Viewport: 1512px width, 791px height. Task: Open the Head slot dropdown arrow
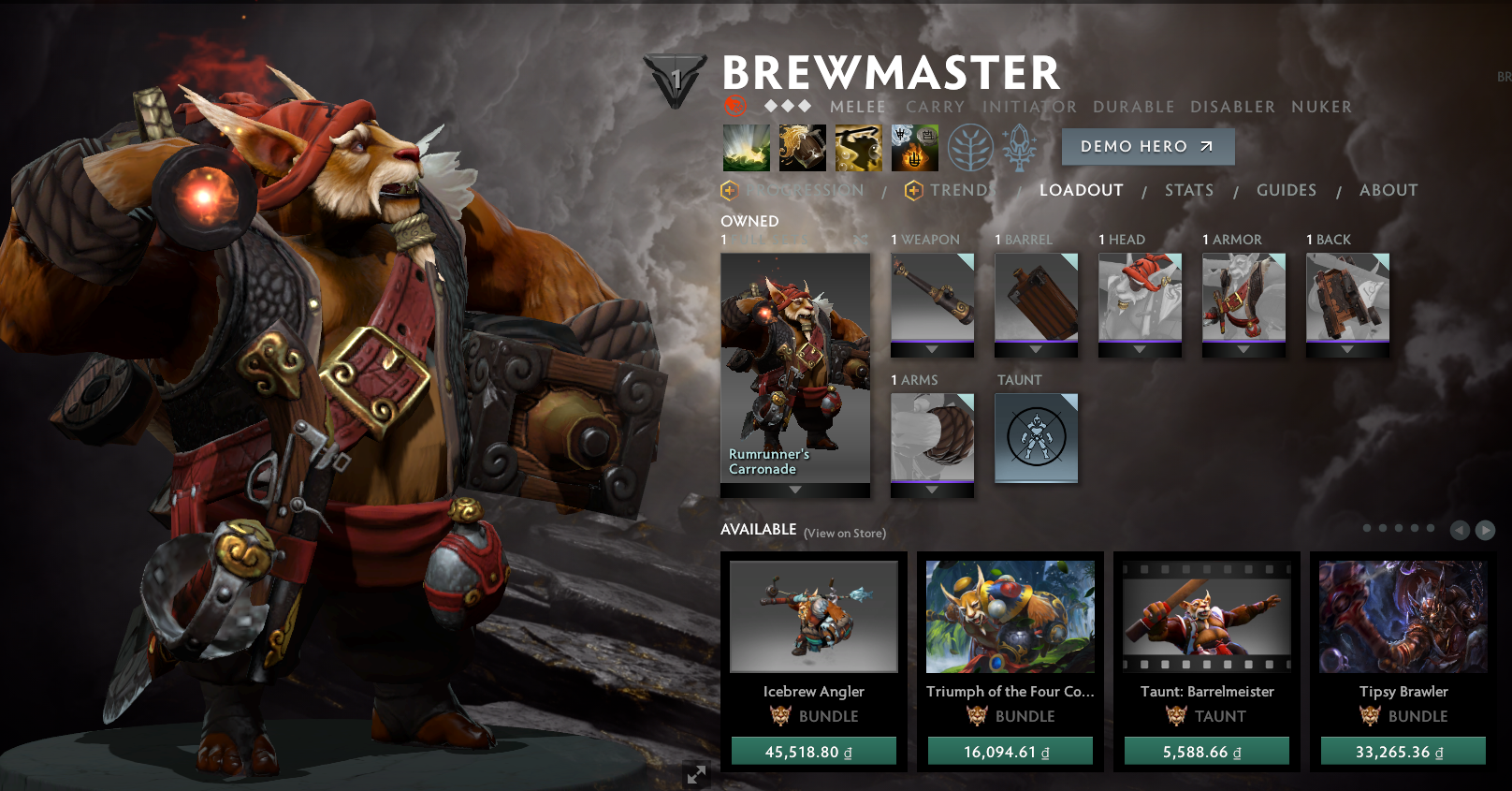[1139, 349]
